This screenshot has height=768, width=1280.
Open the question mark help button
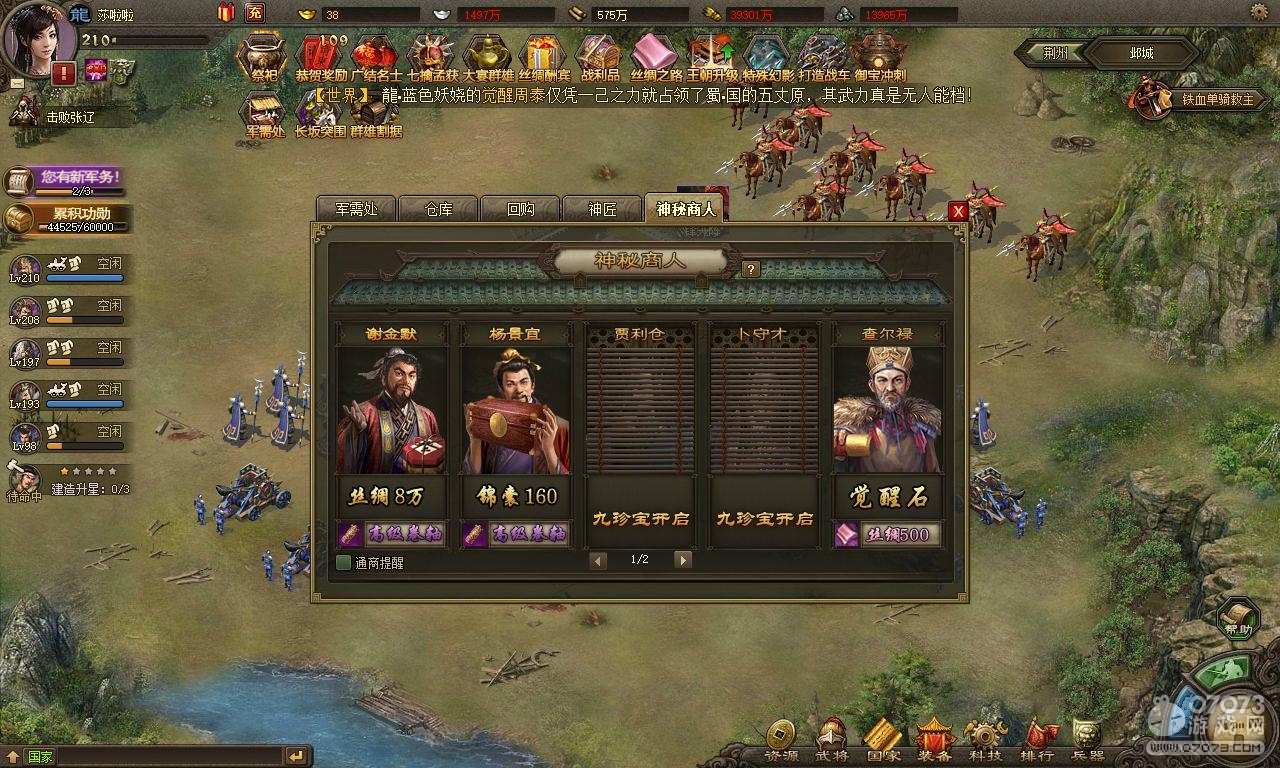(x=751, y=268)
